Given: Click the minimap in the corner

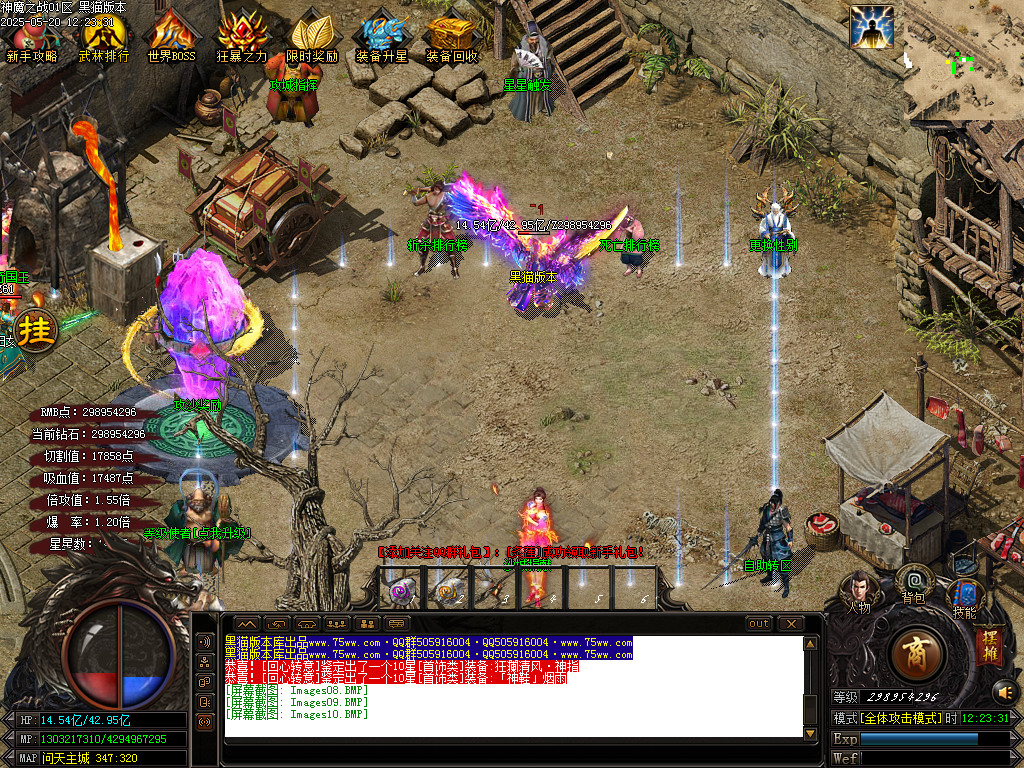Looking at the screenshot, I should tap(963, 60).
